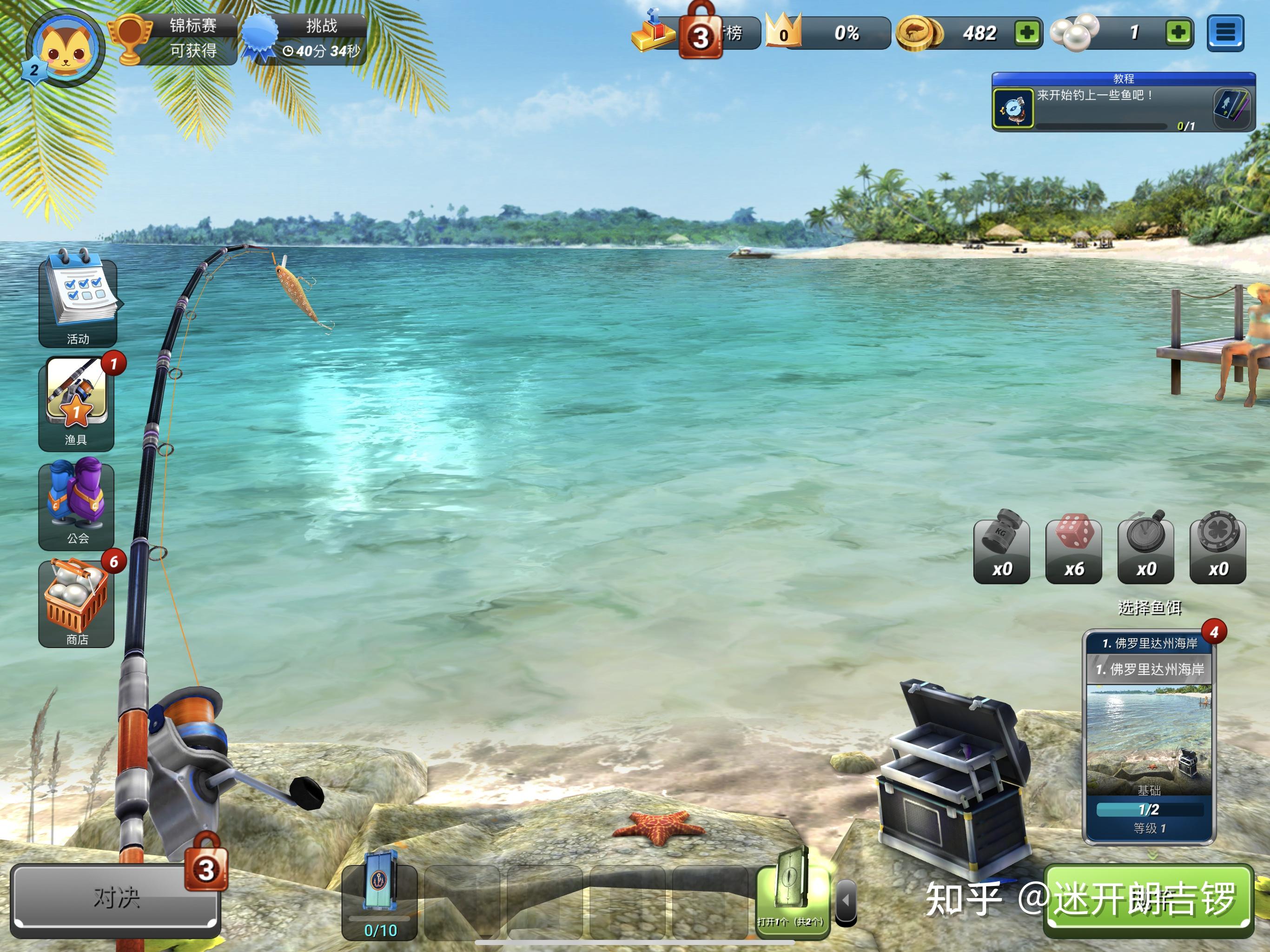This screenshot has height=952, width=1270.
Task: Open the blue hamburger menu
Action: click(x=1225, y=33)
